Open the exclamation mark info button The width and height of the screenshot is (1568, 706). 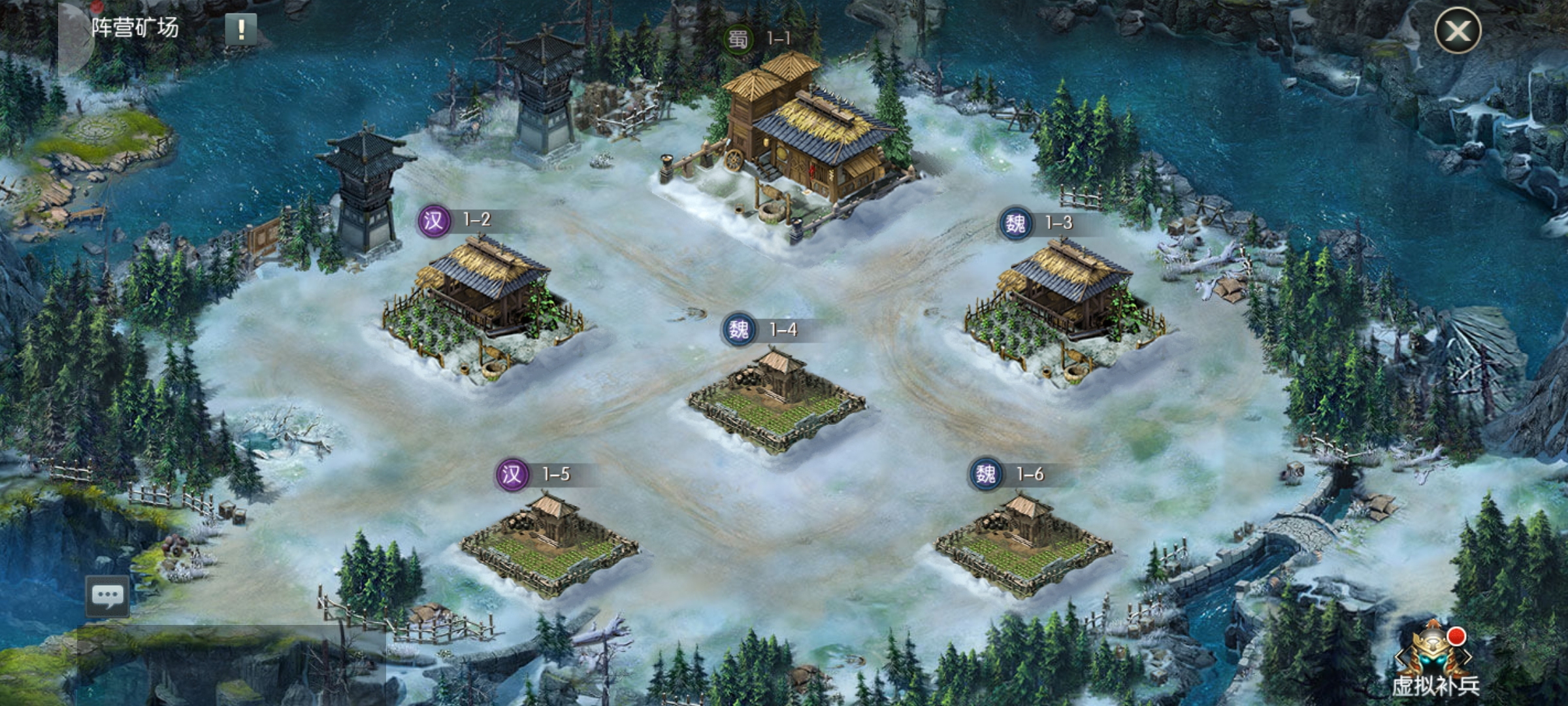(241, 29)
